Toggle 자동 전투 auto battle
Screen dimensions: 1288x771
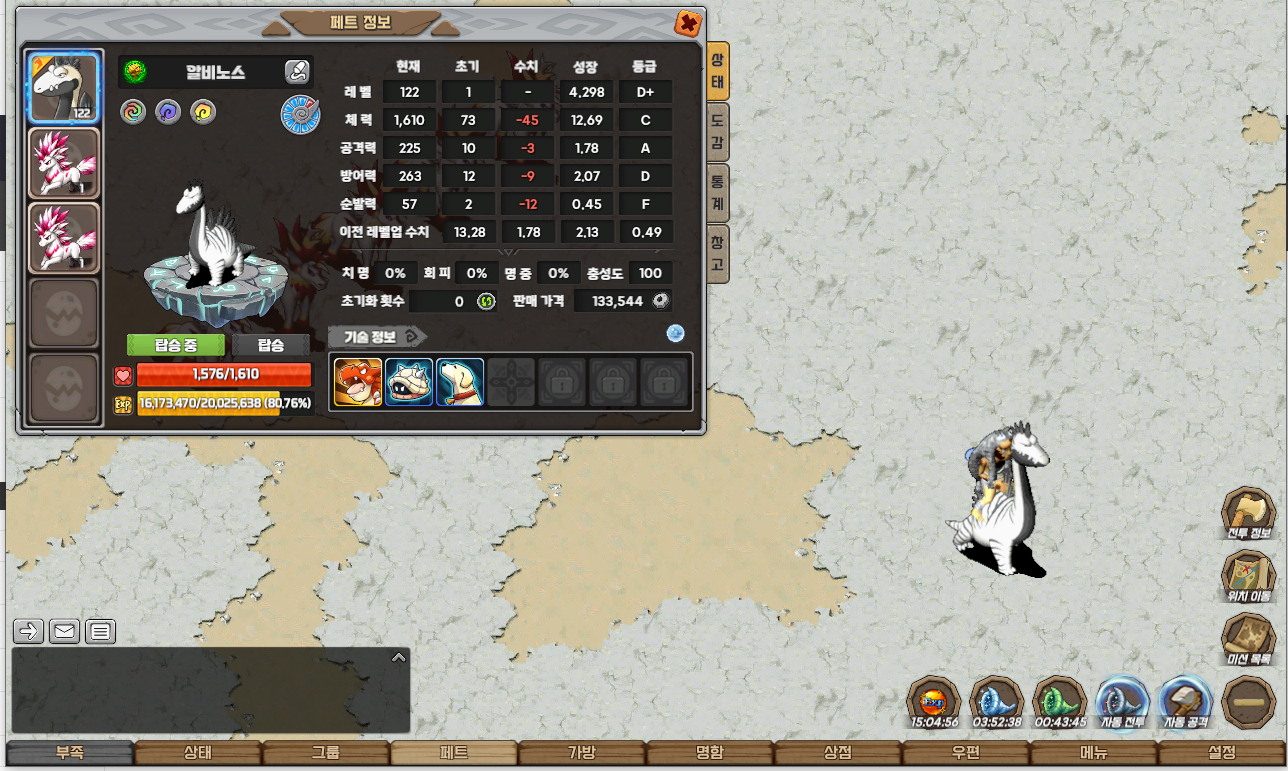(x=1121, y=702)
